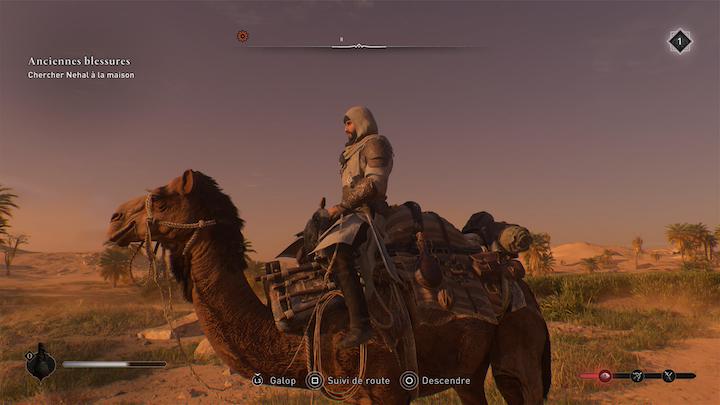Screen dimensions: 720x405
Task: Select the bow tool icon
Action: [x=637, y=376]
